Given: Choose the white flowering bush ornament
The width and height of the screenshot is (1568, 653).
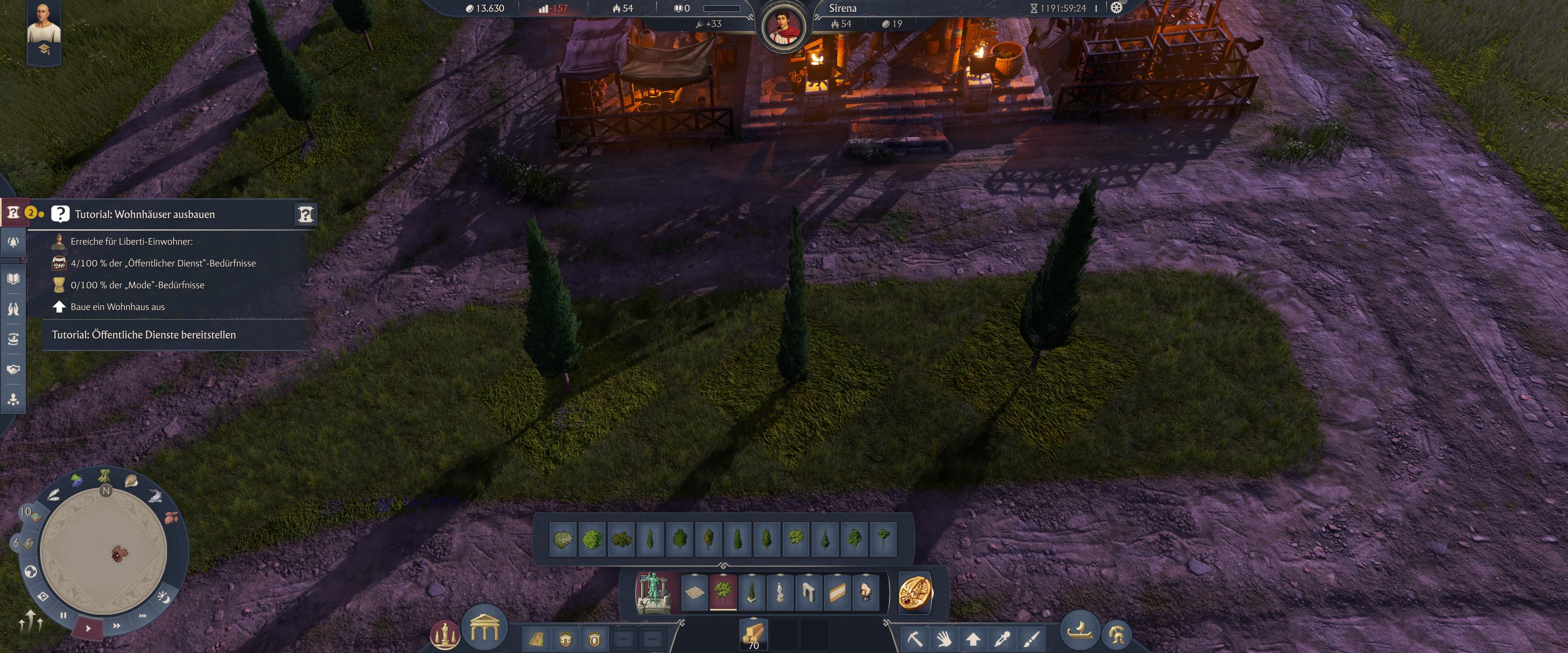Looking at the screenshot, I should click(563, 539).
